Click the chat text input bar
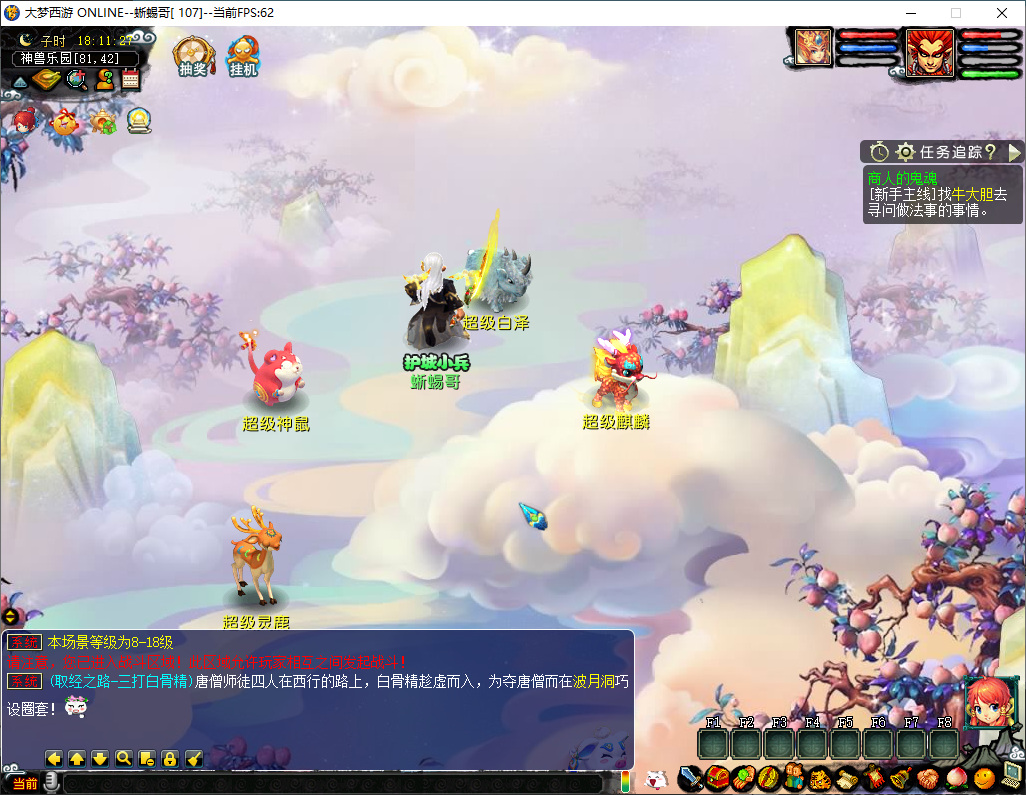The height and width of the screenshot is (795, 1026). 330,783
